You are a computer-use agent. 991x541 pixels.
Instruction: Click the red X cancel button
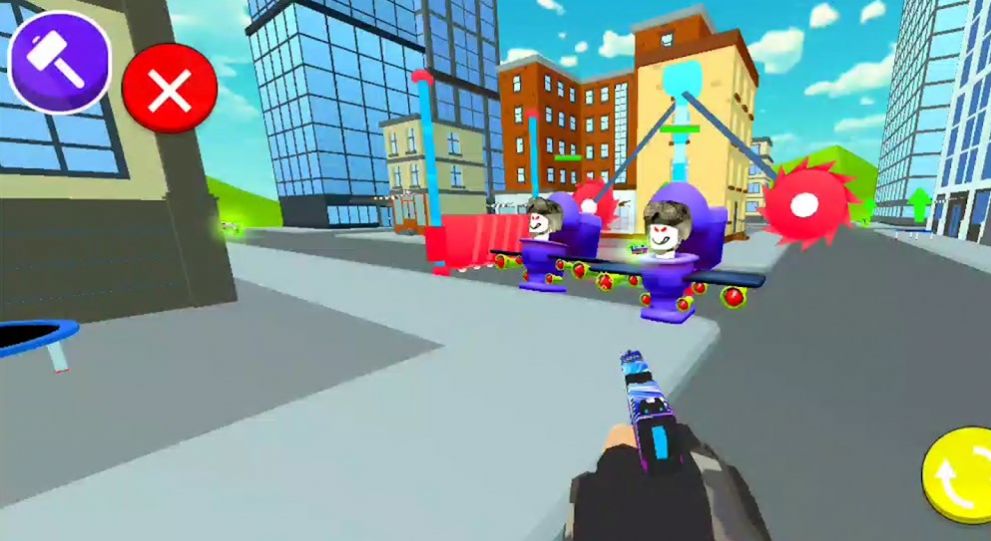[169, 91]
